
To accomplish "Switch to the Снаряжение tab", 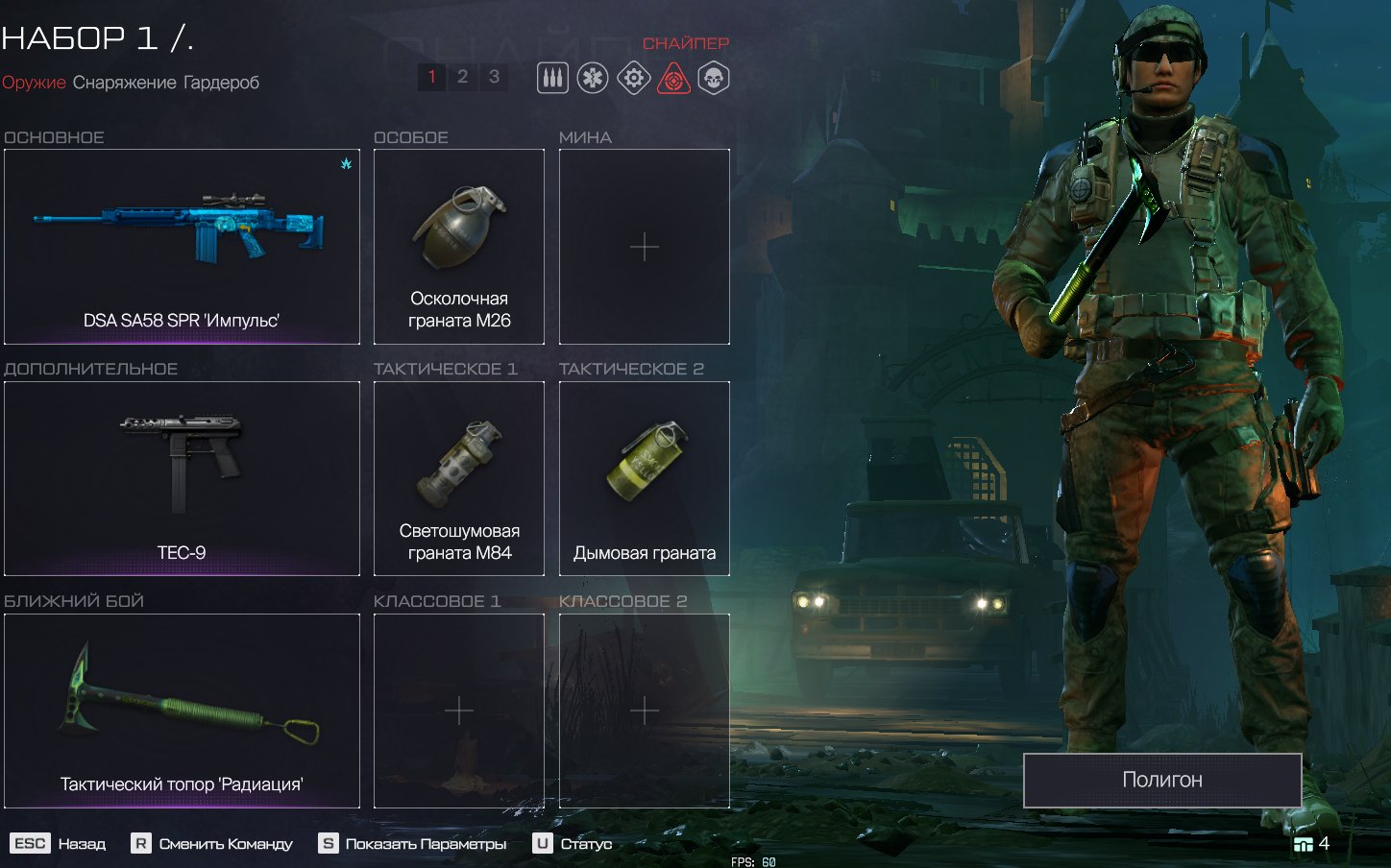I will pyautogui.click(x=125, y=83).
